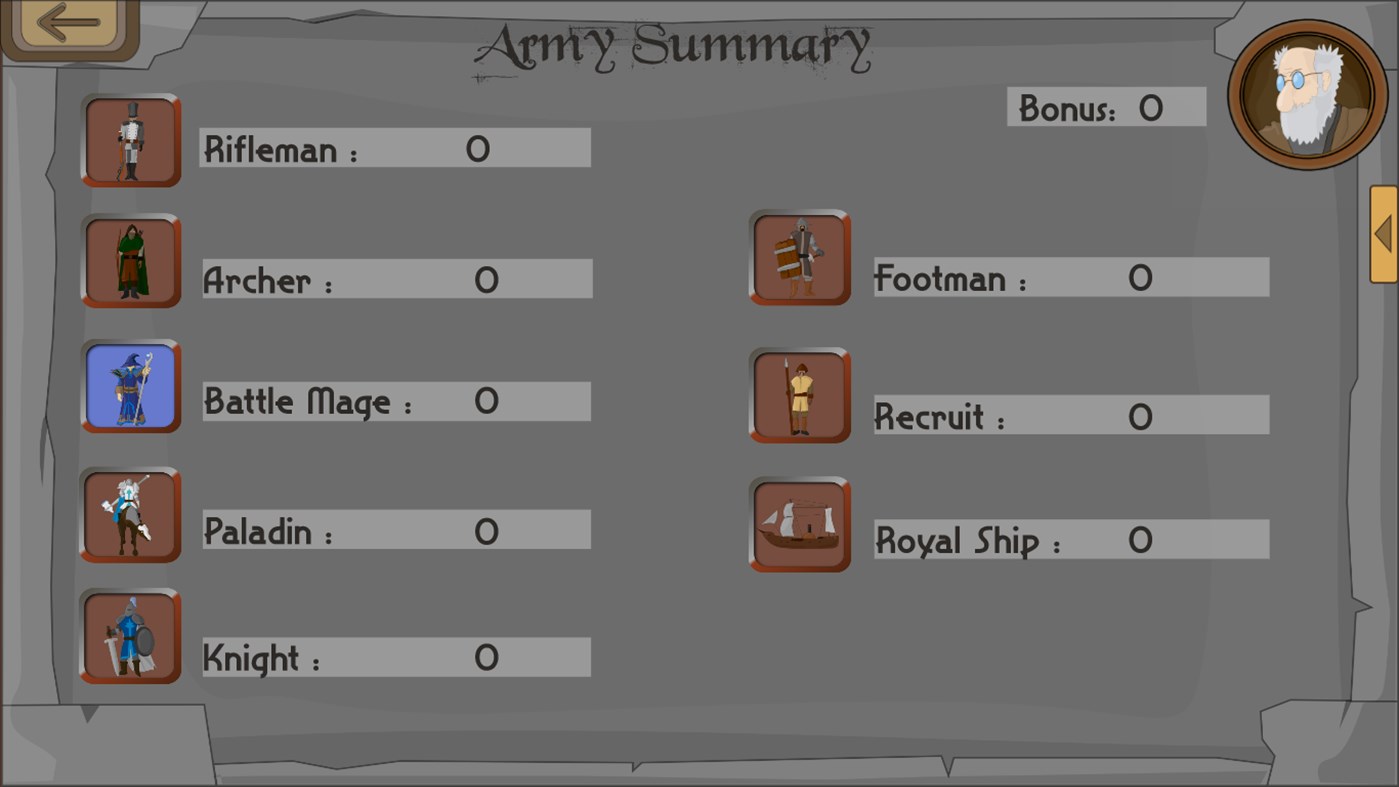Select the Knight count field
The image size is (1399, 787).
tap(395, 656)
